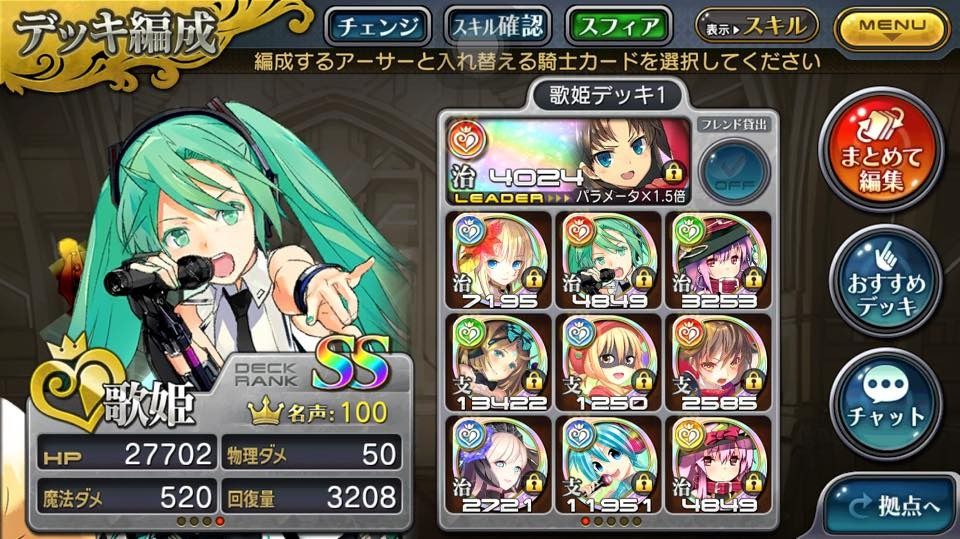960x539 pixels.
Task: Choose the knight card showing 3253
Action: click(x=709, y=260)
